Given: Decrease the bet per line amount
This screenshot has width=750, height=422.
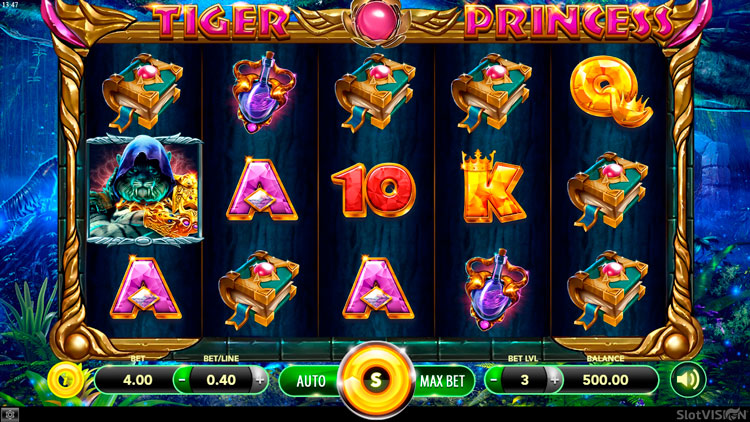Looking at the screenshot, I should [x=183, y=380].
